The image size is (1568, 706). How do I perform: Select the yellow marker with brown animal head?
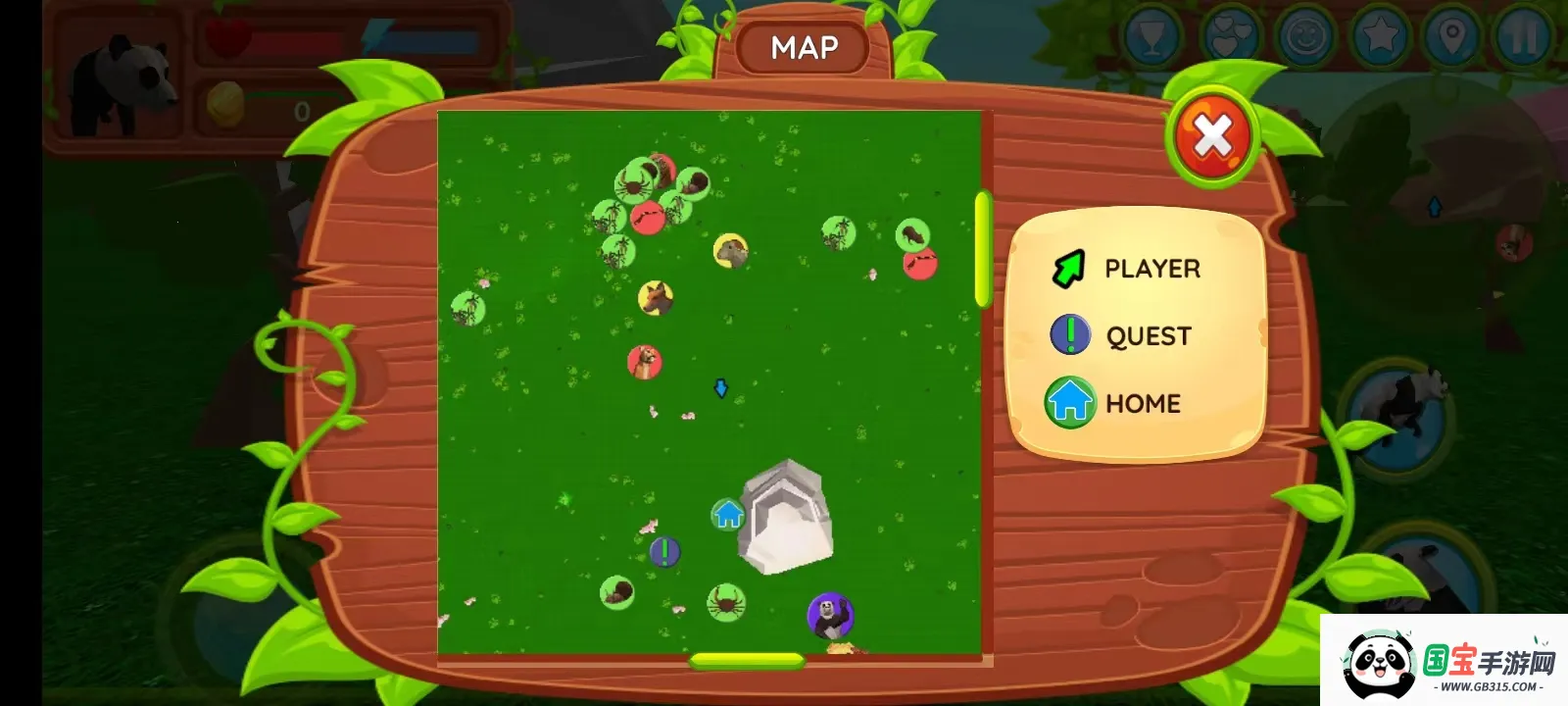(655, 297)
